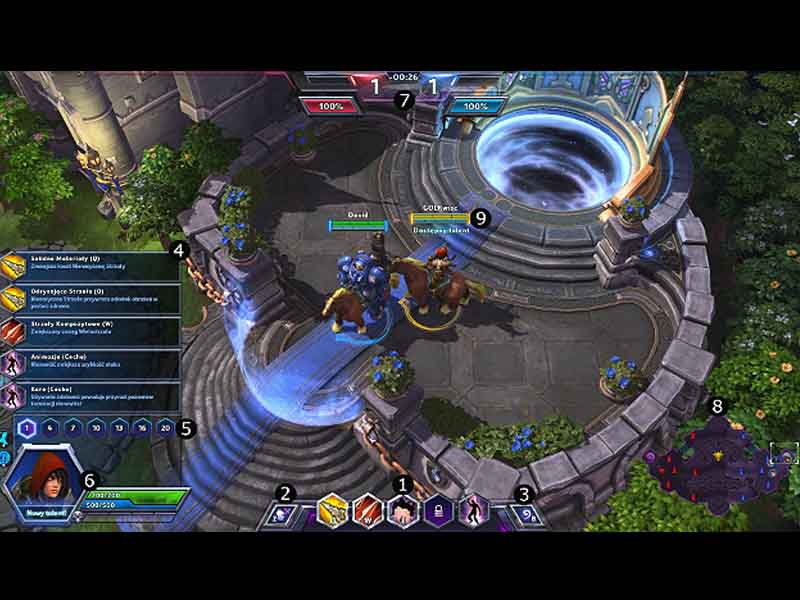Show the level 10 talent tier
Screen dimensions: 800x600
97,428
